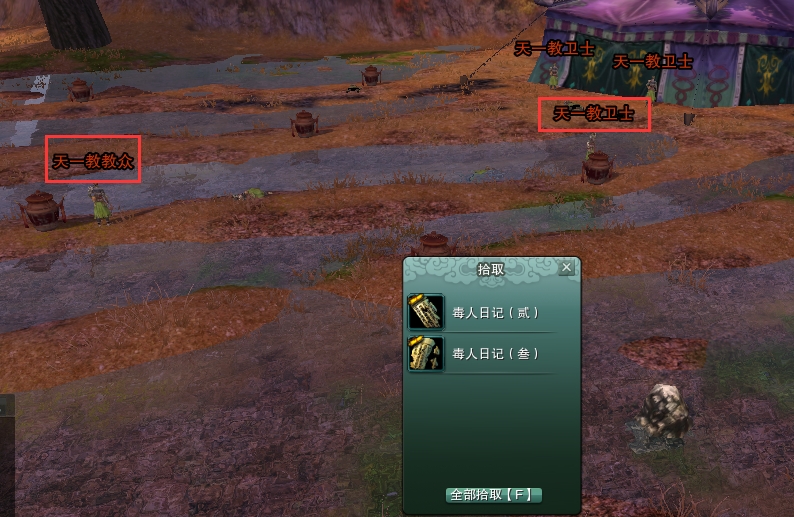Close the 拾取 loot window
Screen dimensions: 794x517
tap(567, 268)
